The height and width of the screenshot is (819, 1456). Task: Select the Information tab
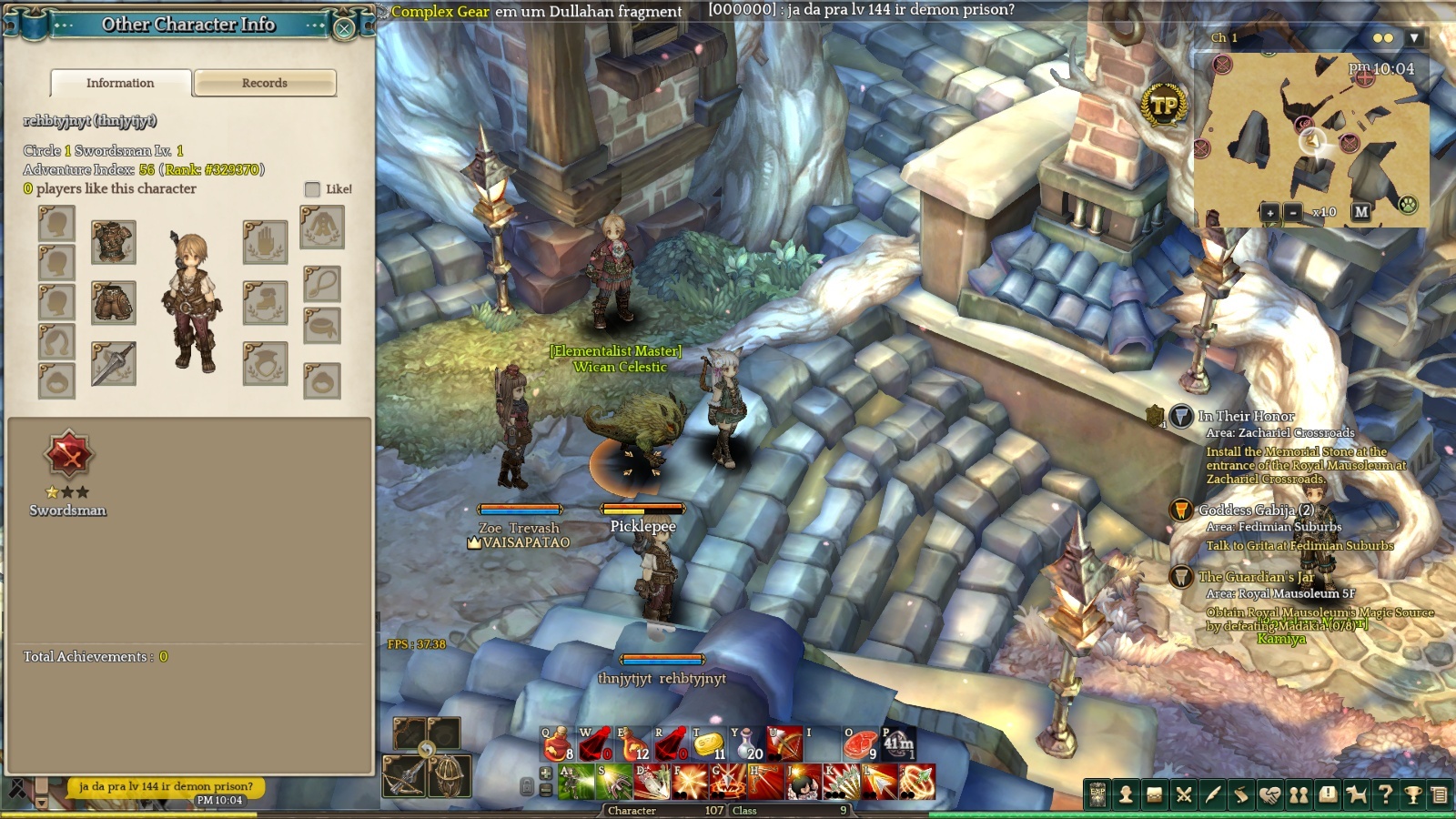[120, 83]
